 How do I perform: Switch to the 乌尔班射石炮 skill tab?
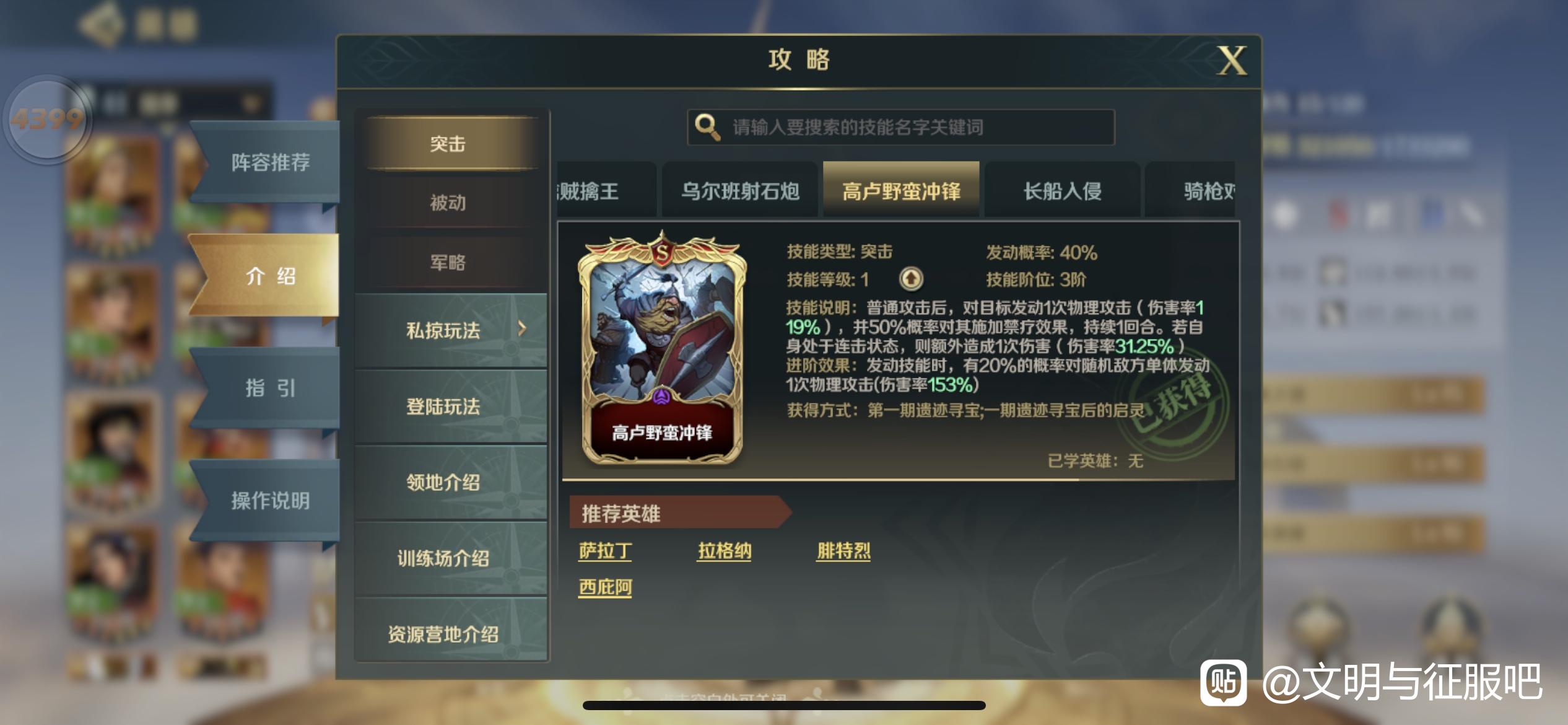pos(740,191)
